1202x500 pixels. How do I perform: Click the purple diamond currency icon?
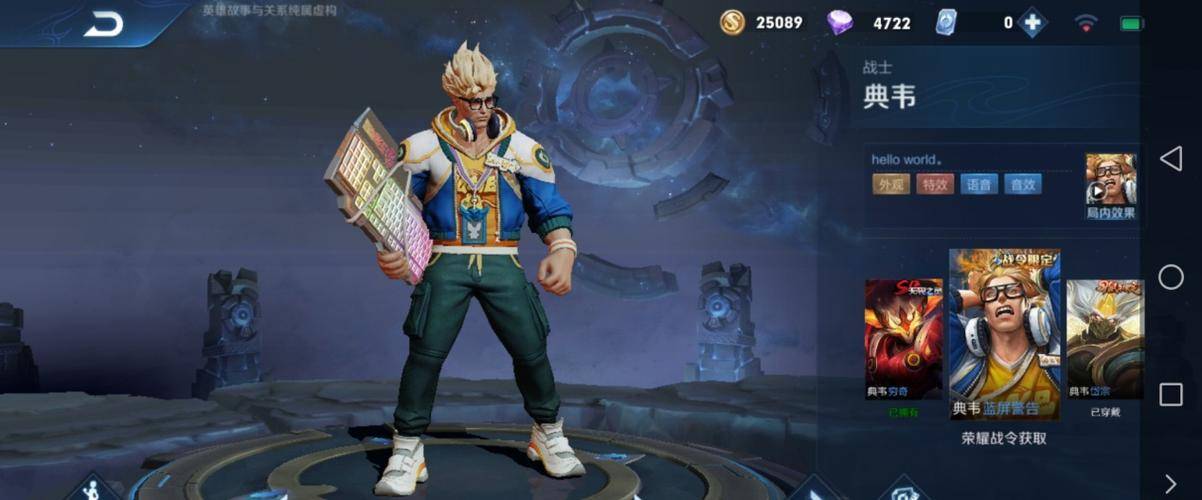pyautogui.click(x=840, y=22)
